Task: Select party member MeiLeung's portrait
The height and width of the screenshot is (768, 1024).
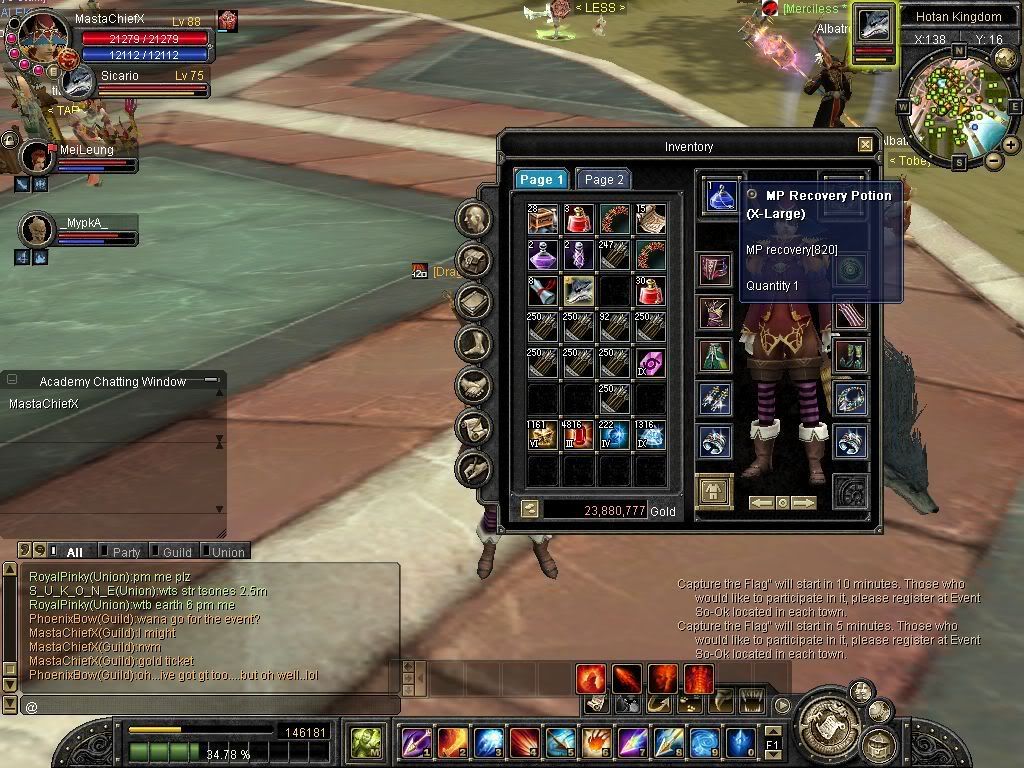Action: pos(38,157)
